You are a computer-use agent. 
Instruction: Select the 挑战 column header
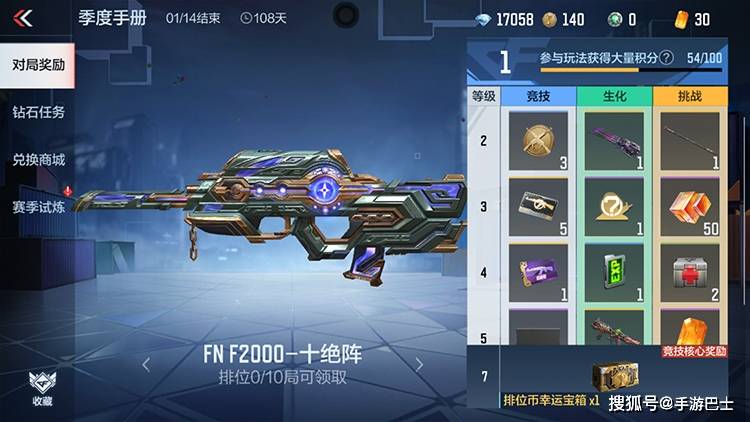click(x=689, y=96)
